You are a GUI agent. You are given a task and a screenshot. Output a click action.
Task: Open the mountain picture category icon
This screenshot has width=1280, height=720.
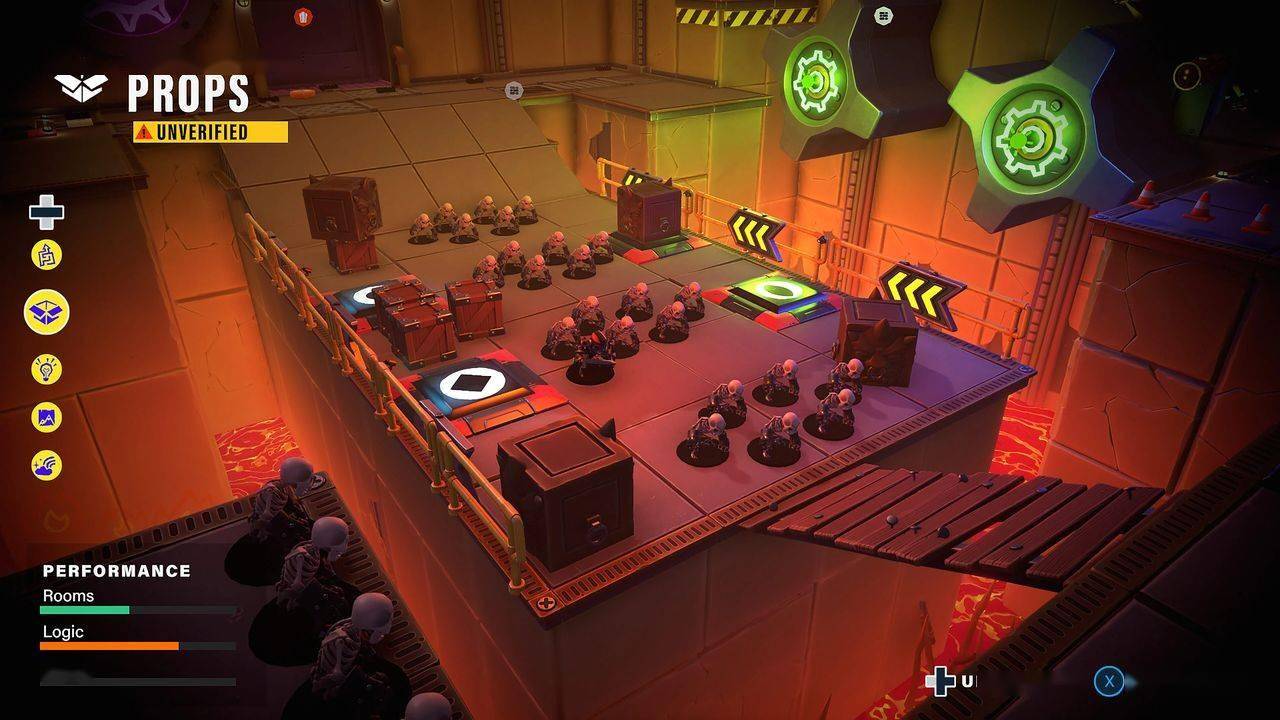click(46, 417)
